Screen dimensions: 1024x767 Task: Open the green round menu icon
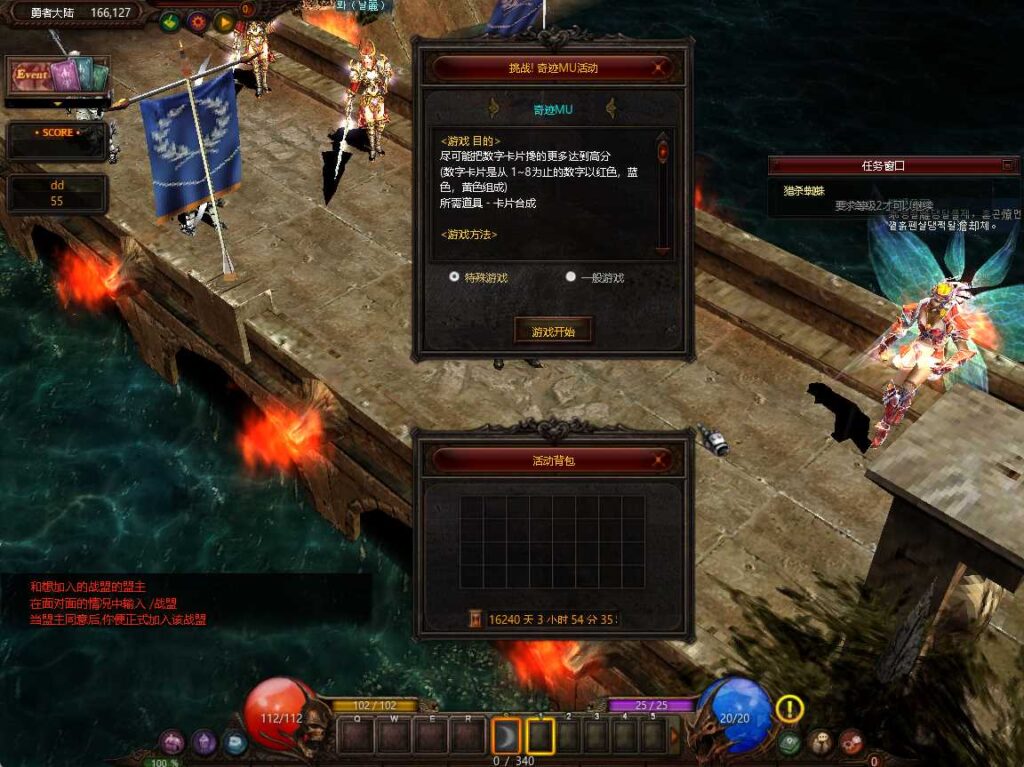tap(790, 742)
